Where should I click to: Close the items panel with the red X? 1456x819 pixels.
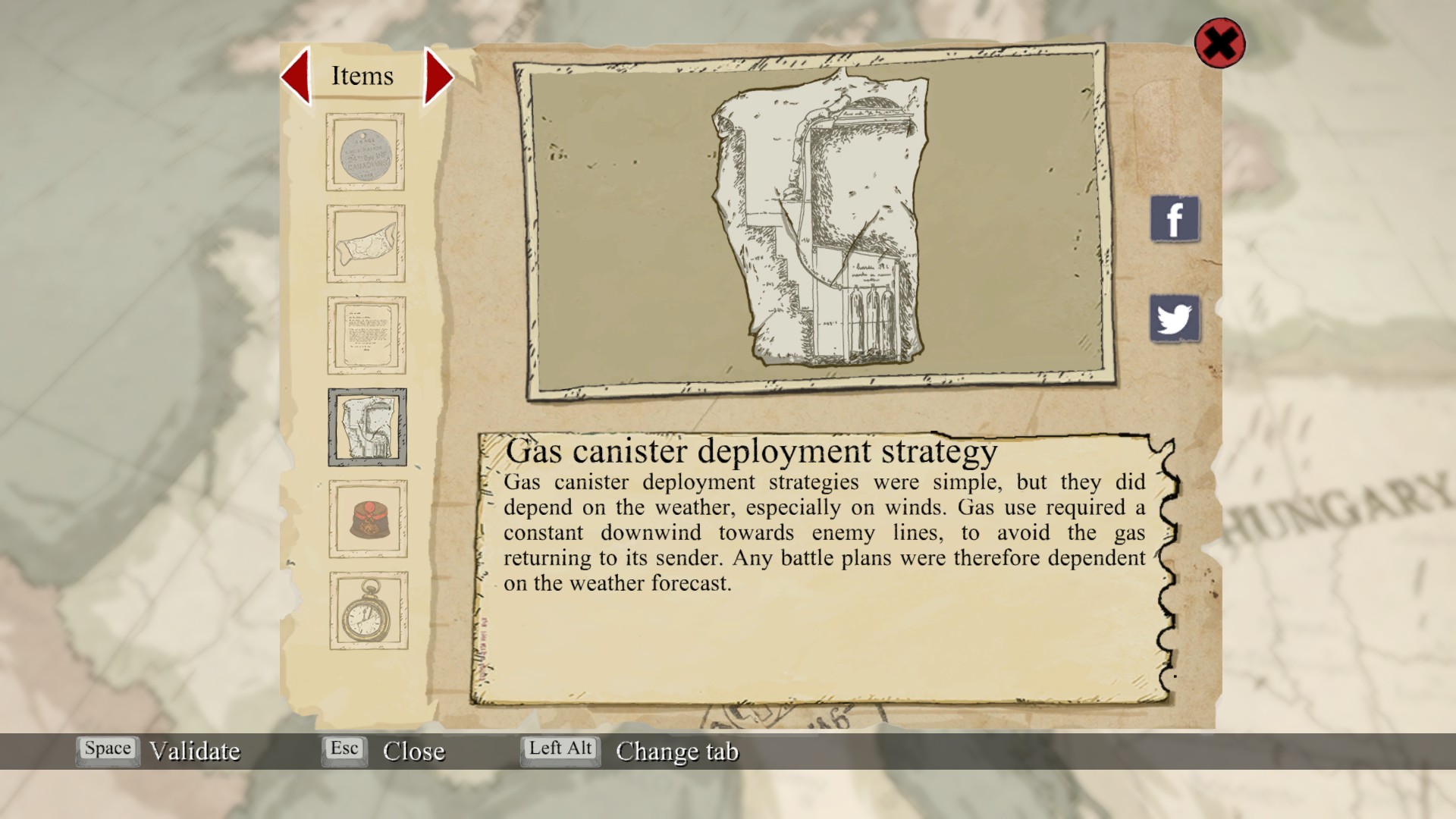(1219, 43)
